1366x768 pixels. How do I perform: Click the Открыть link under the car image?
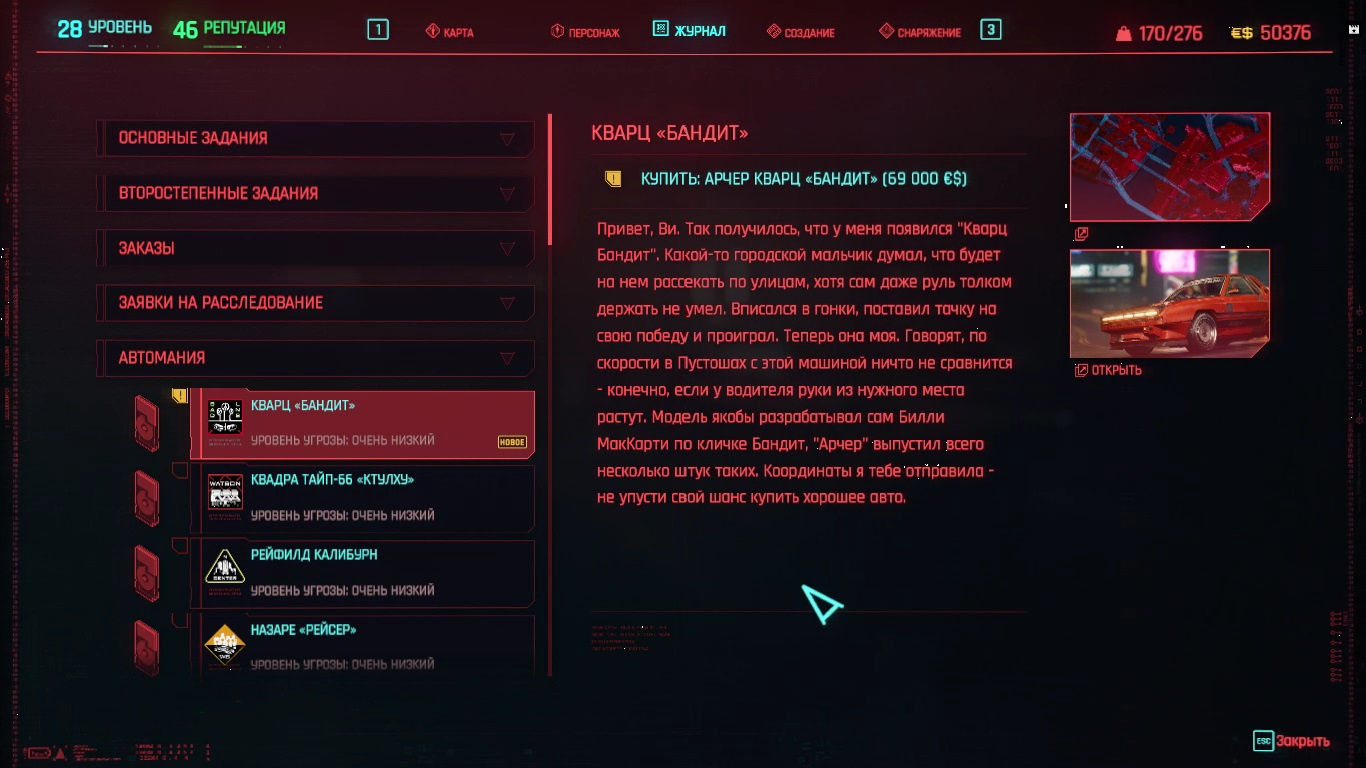[x=1105, y=369]
